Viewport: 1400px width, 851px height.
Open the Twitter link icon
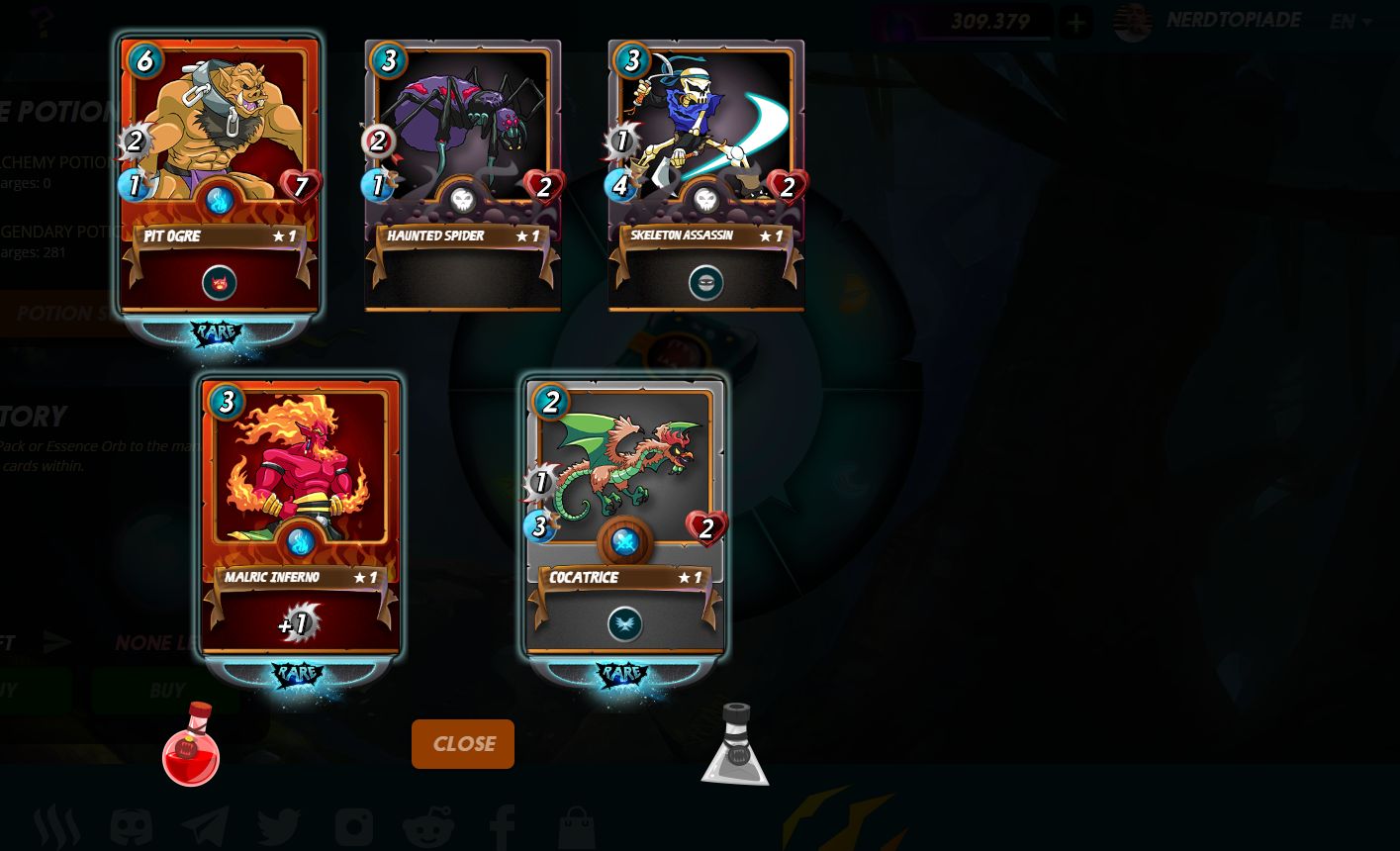pos(278,826)
